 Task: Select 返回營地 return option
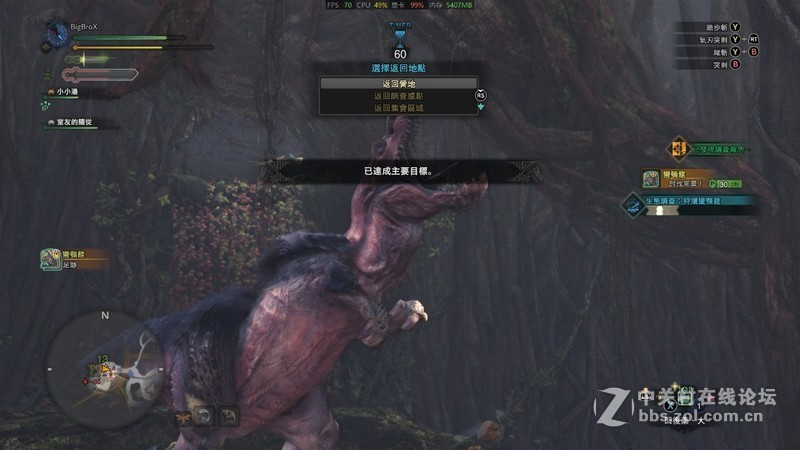398,84
